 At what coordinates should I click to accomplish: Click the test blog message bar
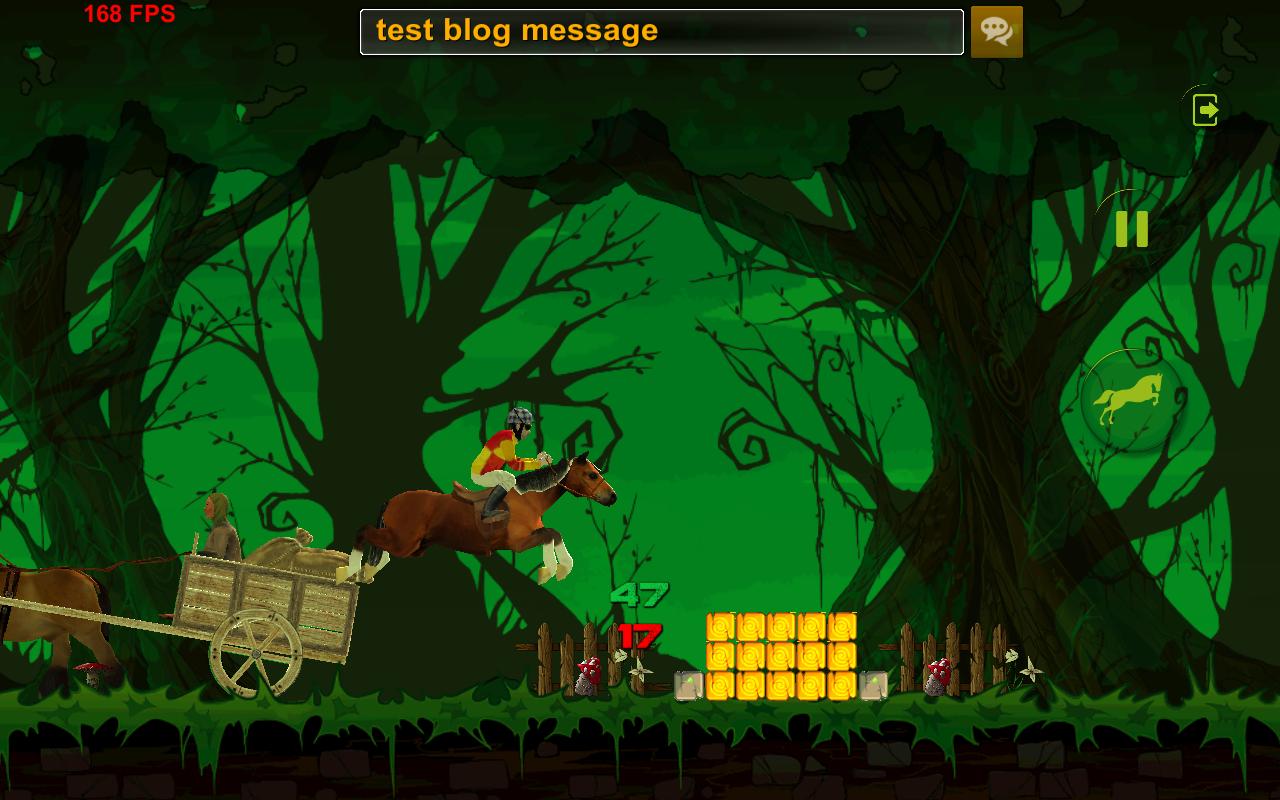[x=661, y=32]
